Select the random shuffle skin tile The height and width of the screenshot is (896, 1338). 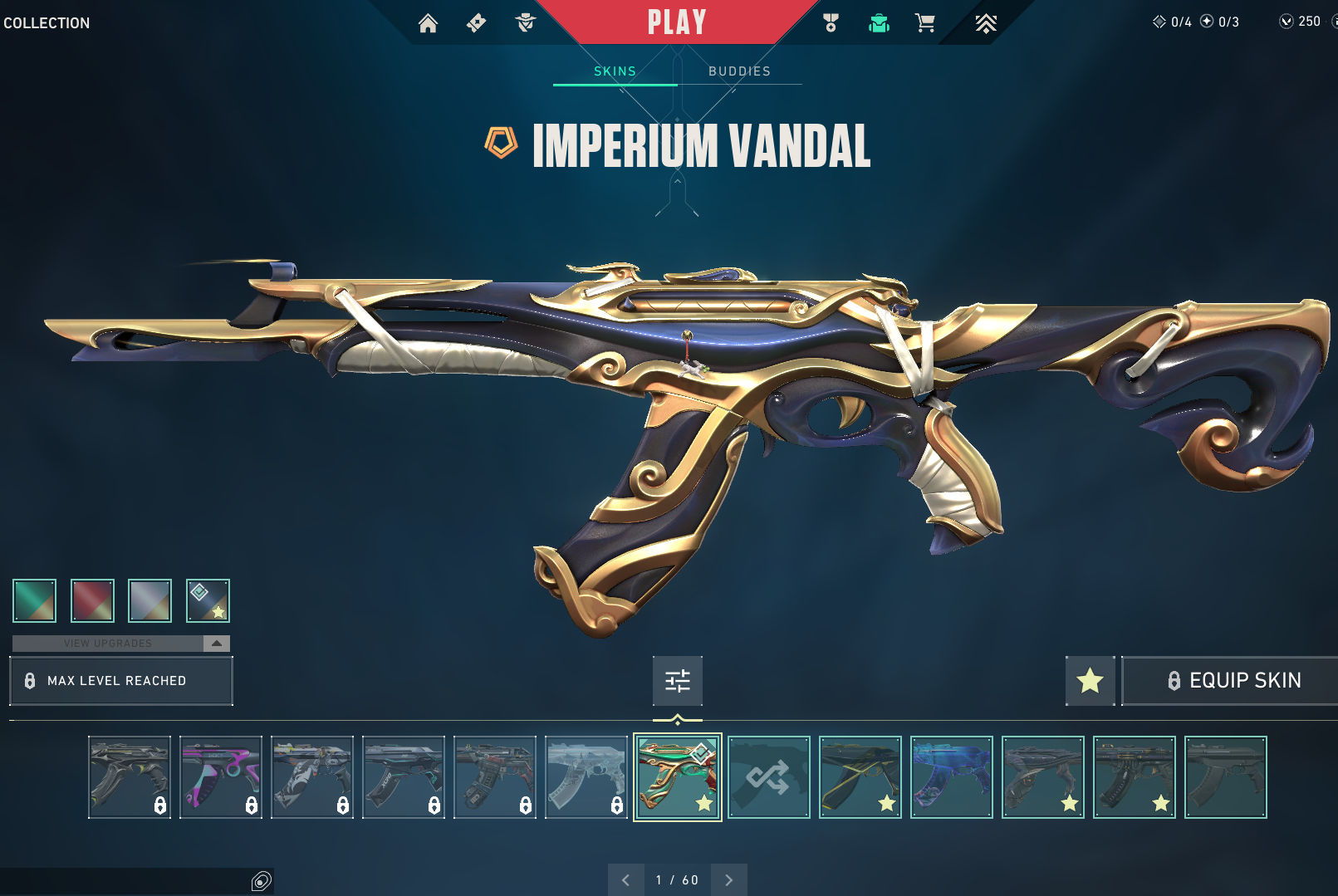coord(769,777)
